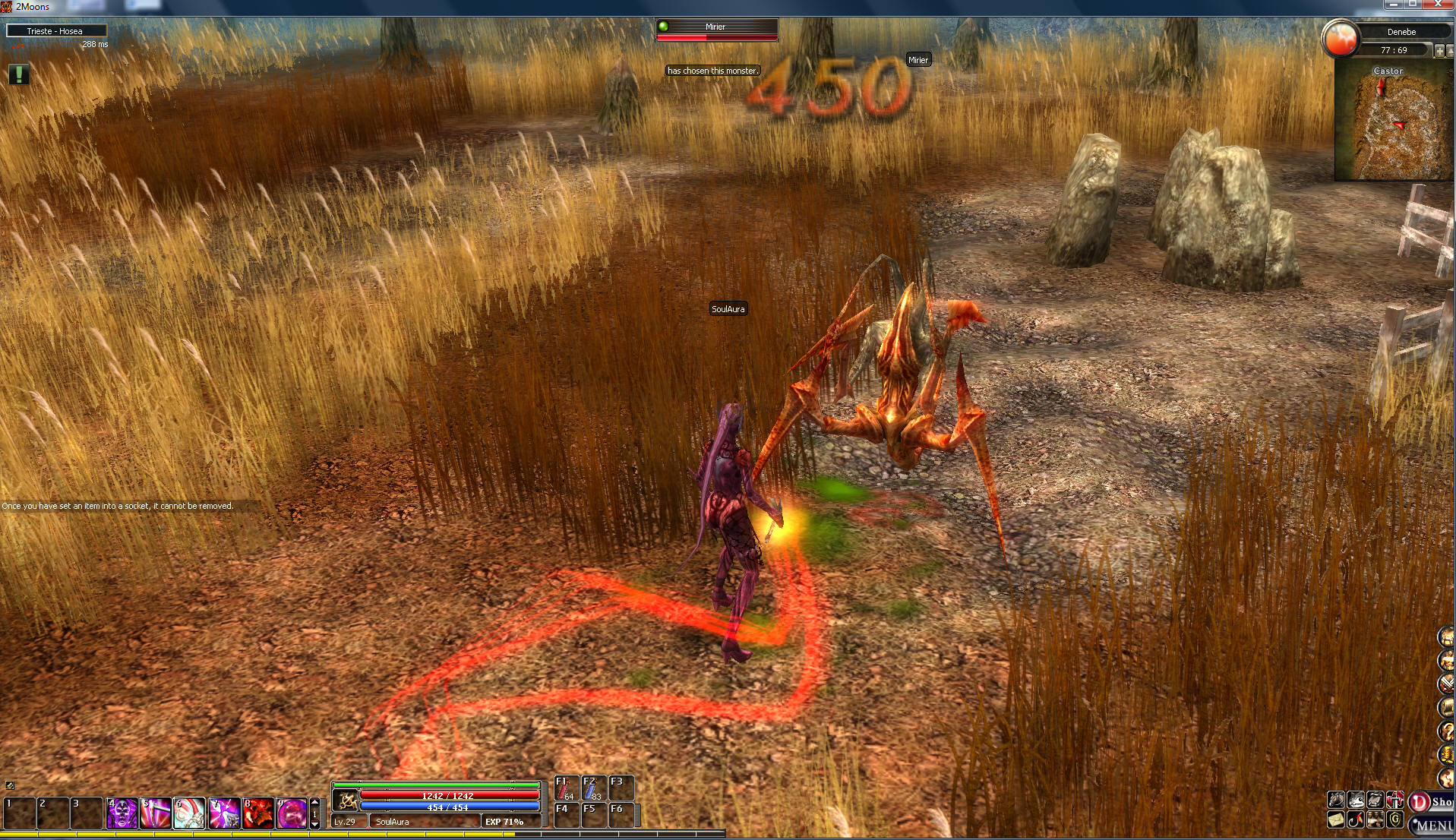
Task: Select the Mirier target frame
Action: pyautogui.click(x=716, y=29)
